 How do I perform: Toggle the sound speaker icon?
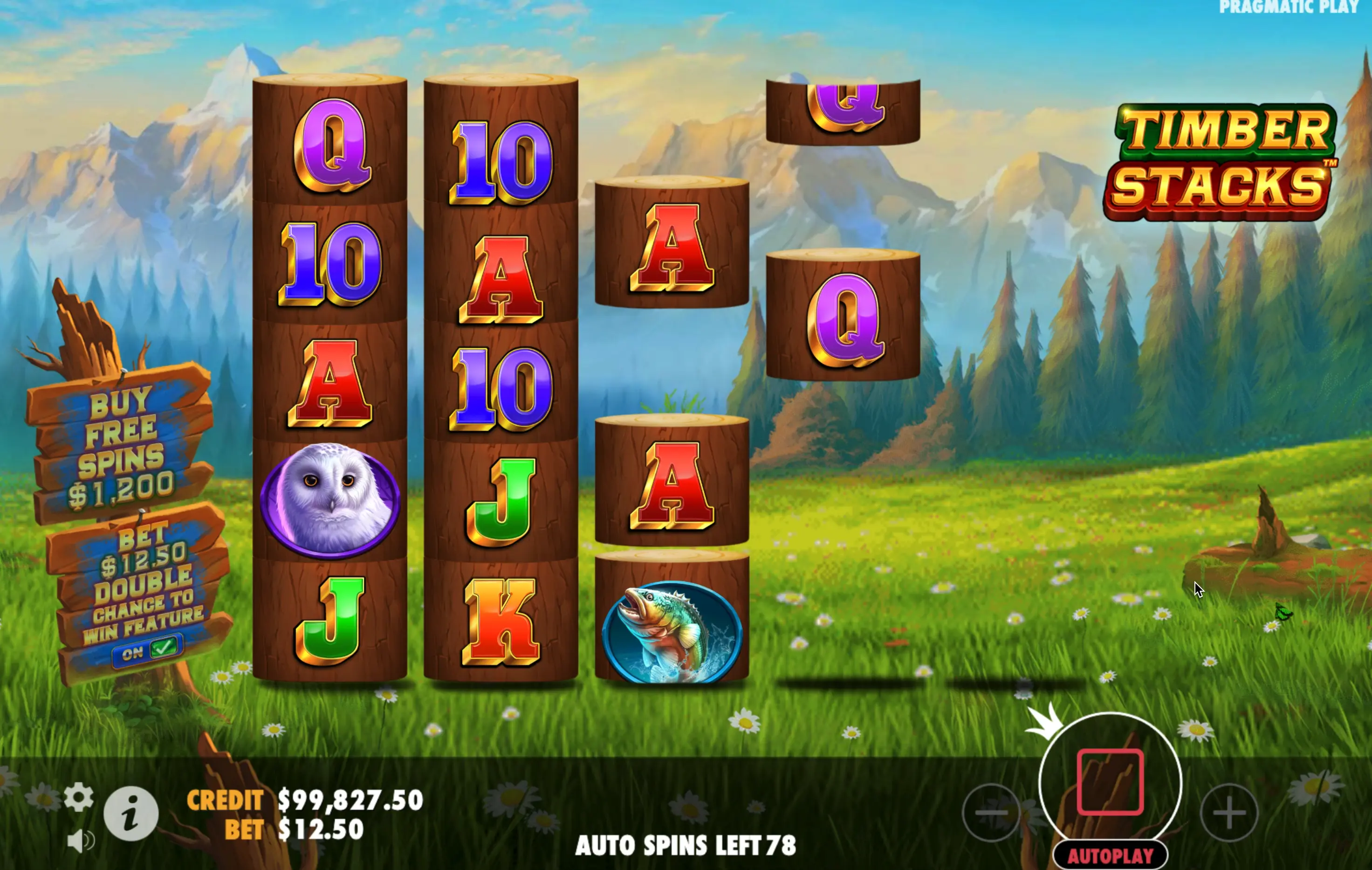(80, 841)
